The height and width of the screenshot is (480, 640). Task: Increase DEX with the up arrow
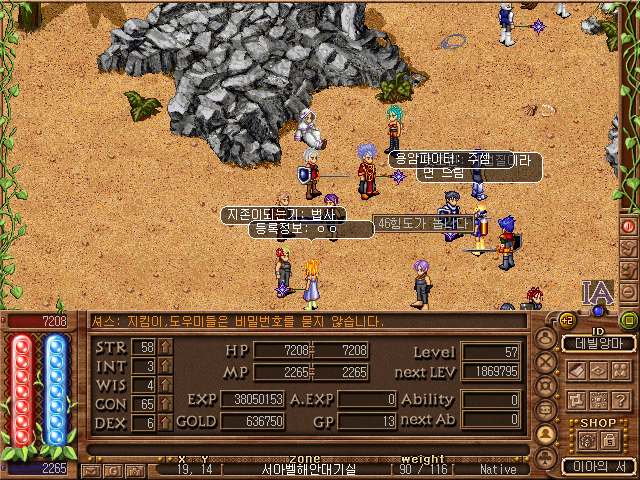point(166,423)
